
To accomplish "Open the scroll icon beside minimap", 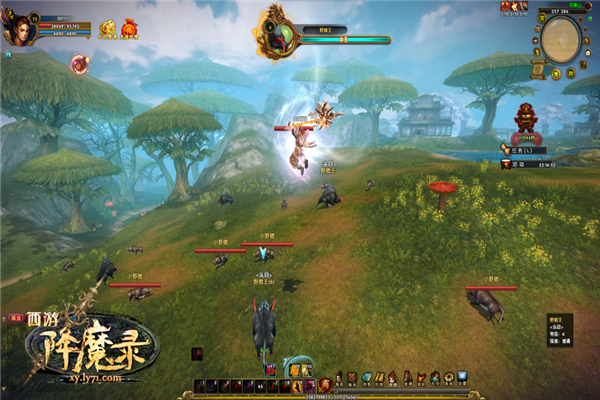I will [536, 69].
